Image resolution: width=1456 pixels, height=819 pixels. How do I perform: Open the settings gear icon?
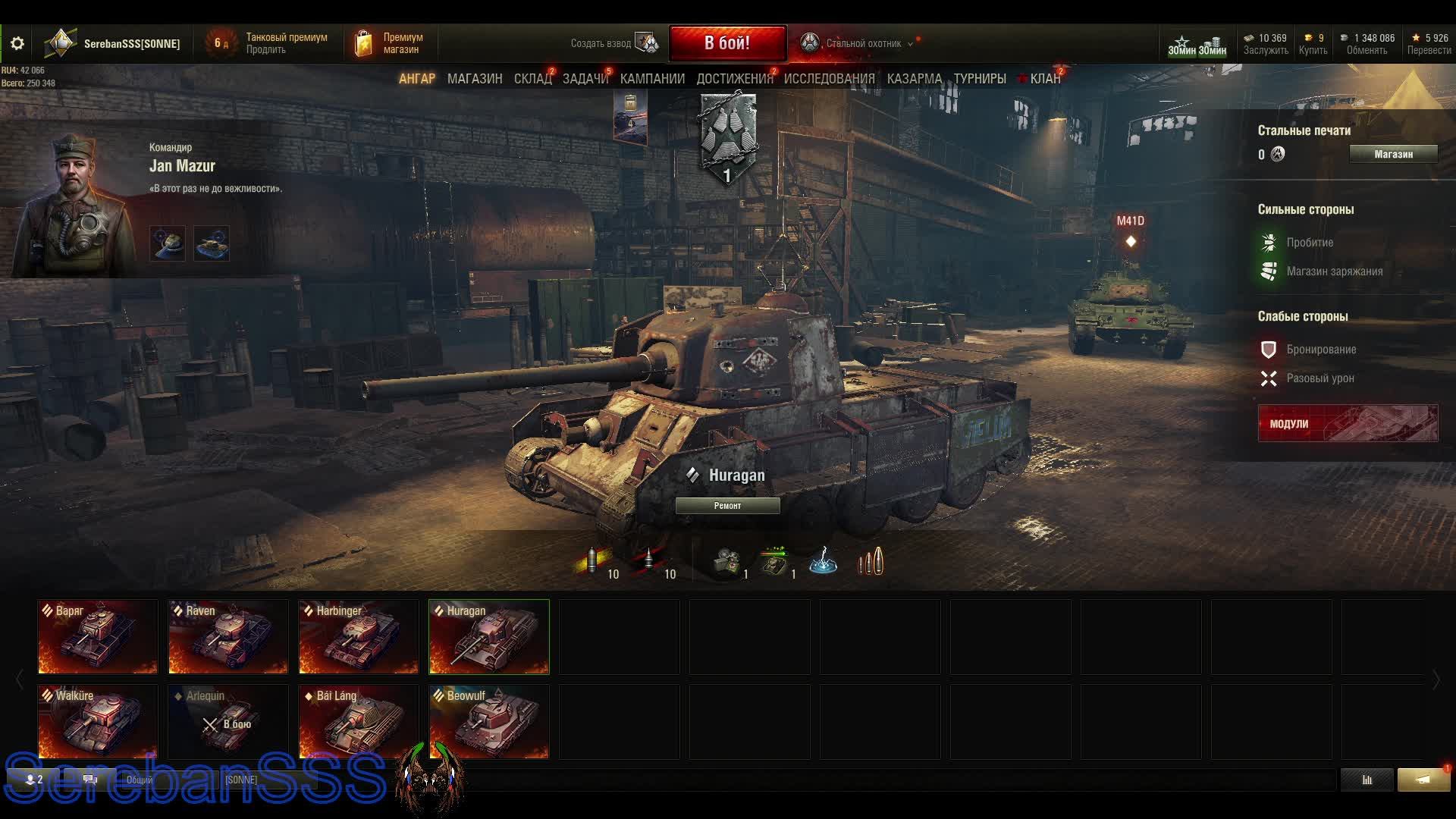17,43
